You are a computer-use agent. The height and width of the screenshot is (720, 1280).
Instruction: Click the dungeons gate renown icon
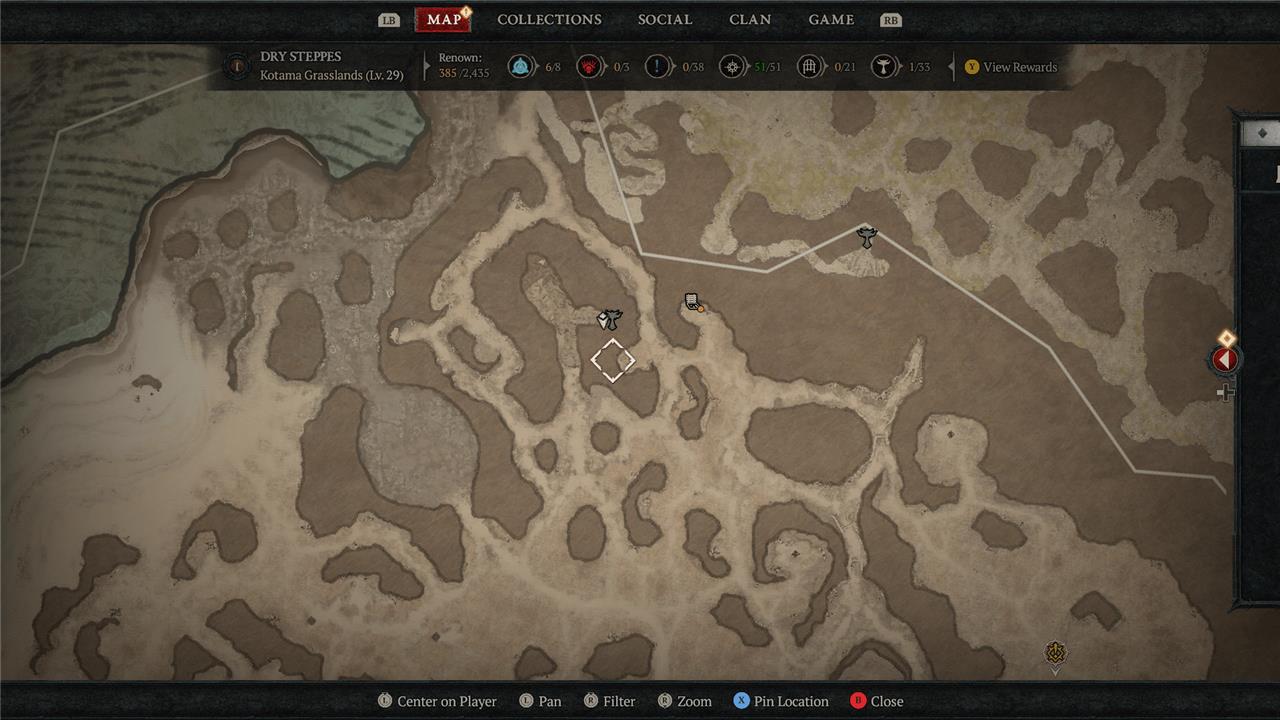point(810,67)
